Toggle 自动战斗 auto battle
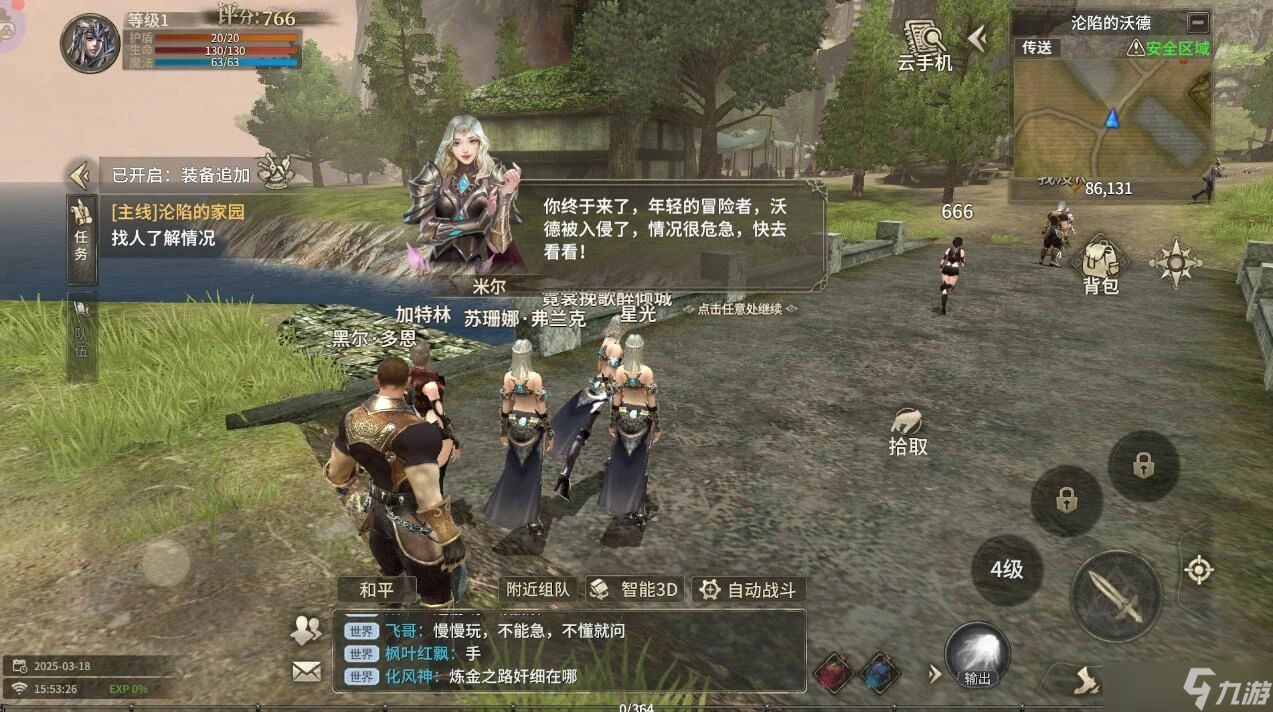1273x712 pixels. [x=750, y=589]
